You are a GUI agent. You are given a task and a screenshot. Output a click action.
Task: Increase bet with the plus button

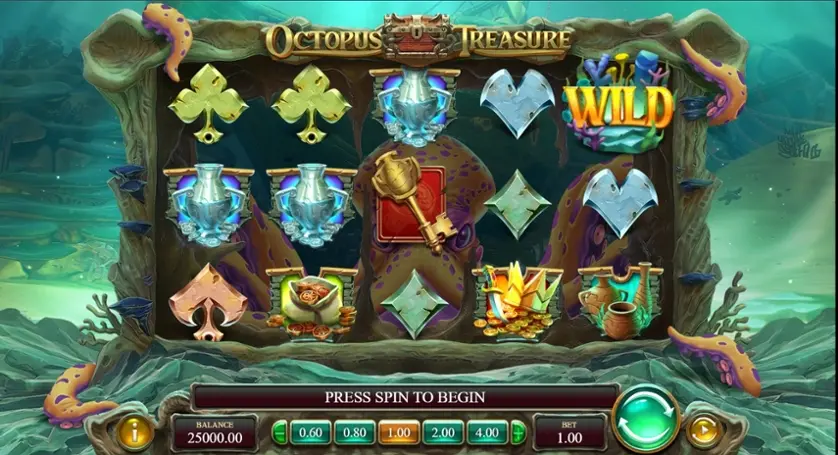coord(518,432)
